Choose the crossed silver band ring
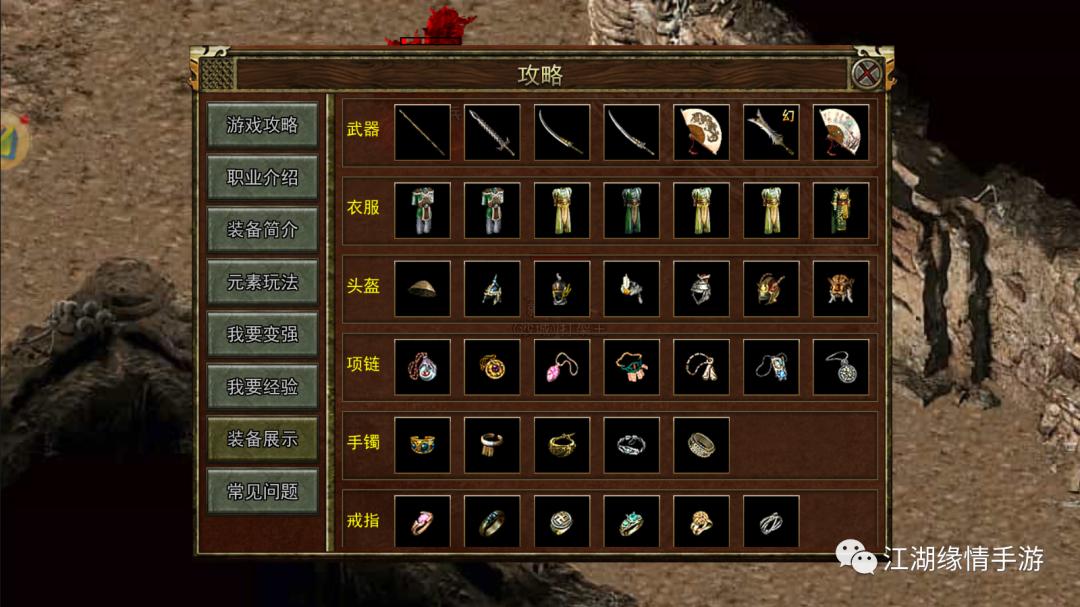Screen dimensions: 1080x607 [x=771, y=522]
